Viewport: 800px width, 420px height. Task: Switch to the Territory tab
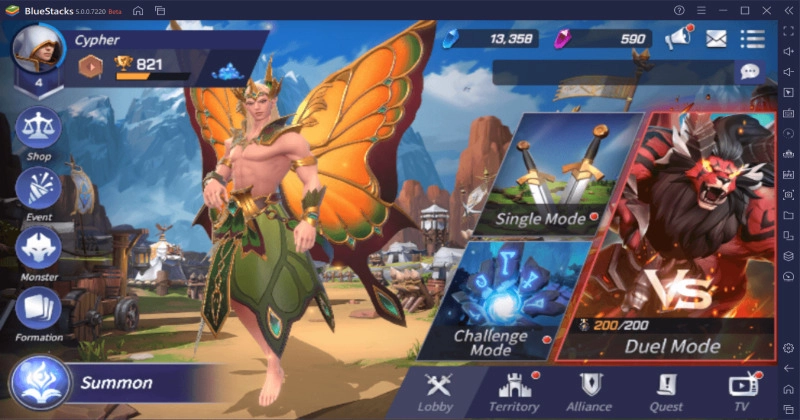[514, 390]
